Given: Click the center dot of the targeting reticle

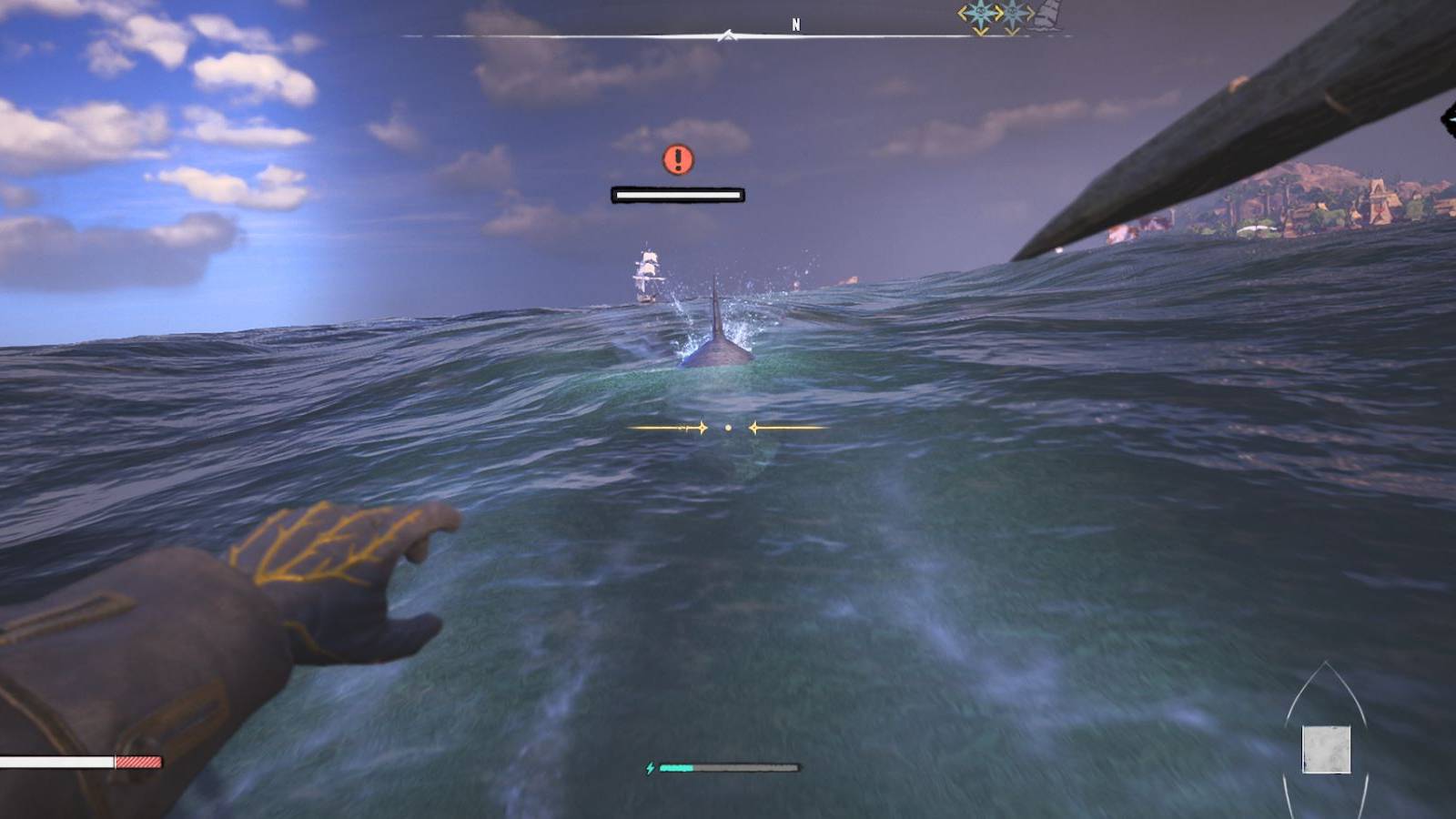Looking at the screenshot, I should (x=728, y=428).
